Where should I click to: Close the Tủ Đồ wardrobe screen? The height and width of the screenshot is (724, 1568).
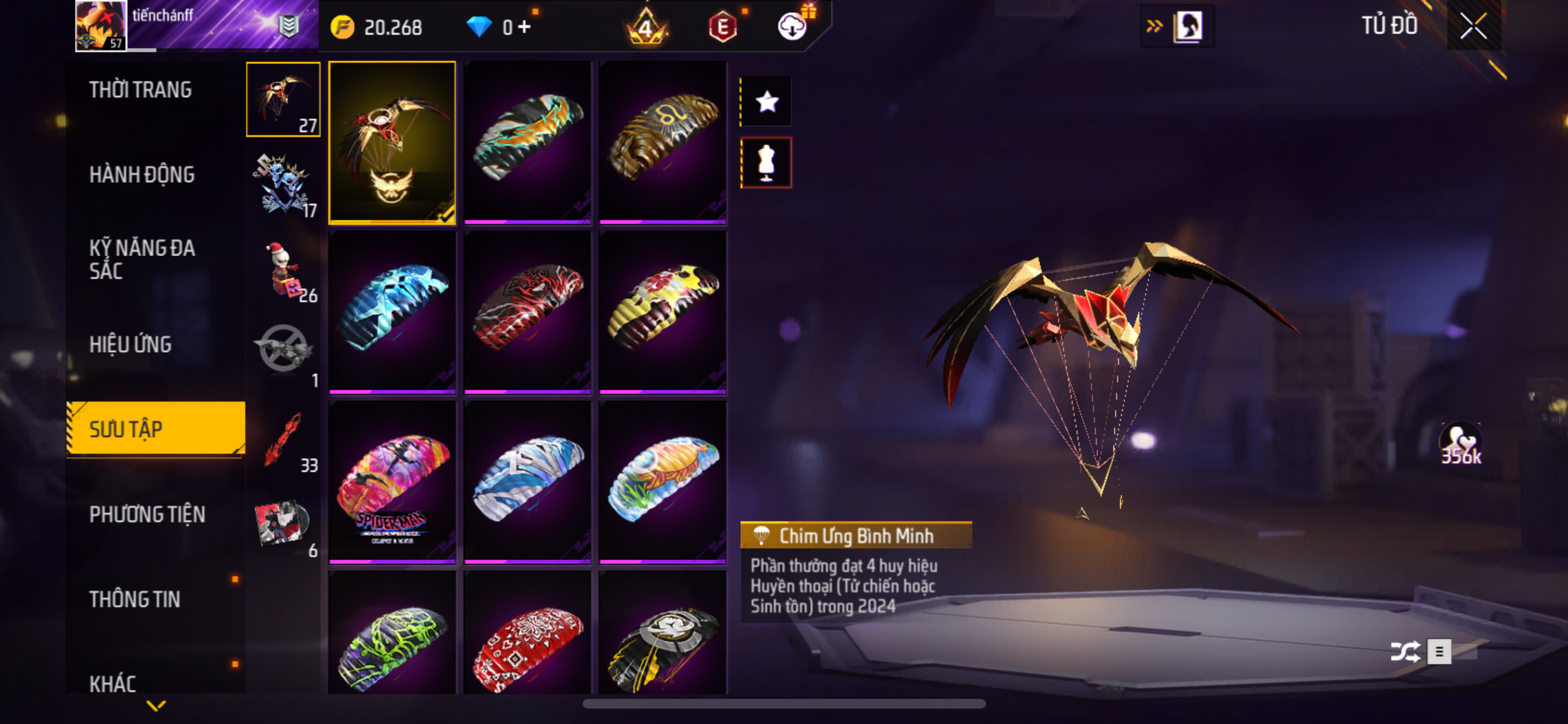tap(1473, 26)
